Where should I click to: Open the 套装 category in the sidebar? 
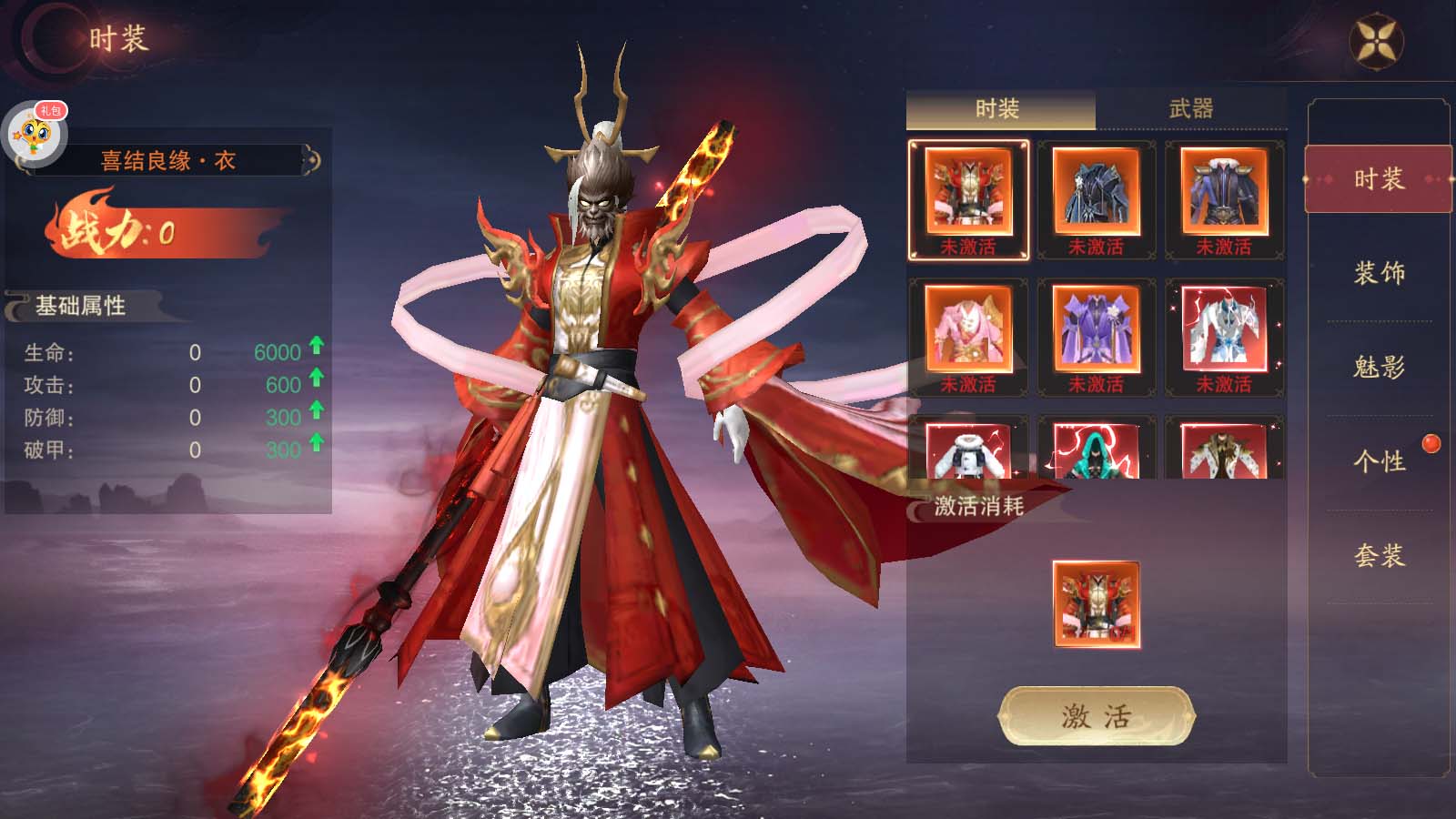point(1379,555)
